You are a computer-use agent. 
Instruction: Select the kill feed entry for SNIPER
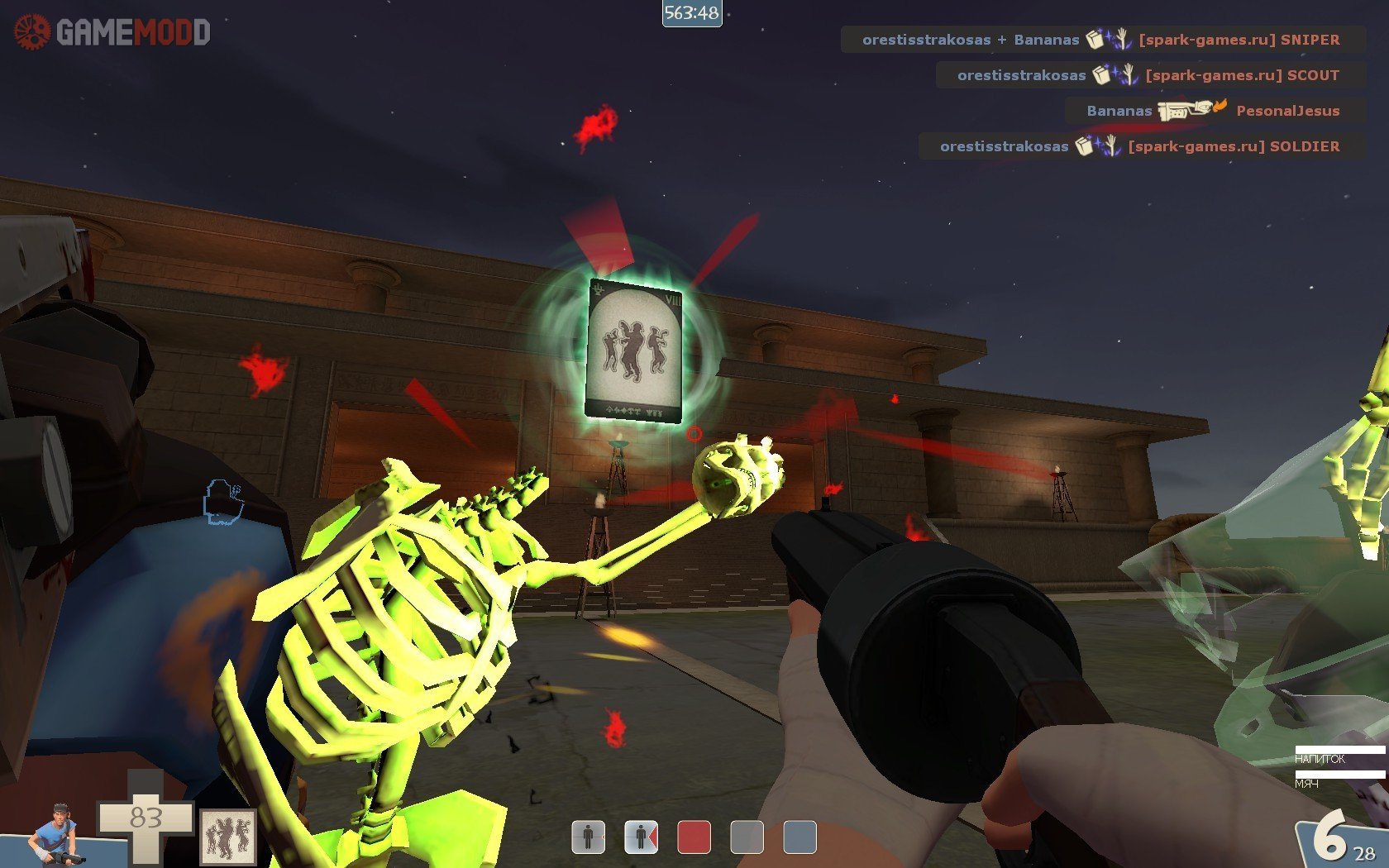pos(1102,40)
